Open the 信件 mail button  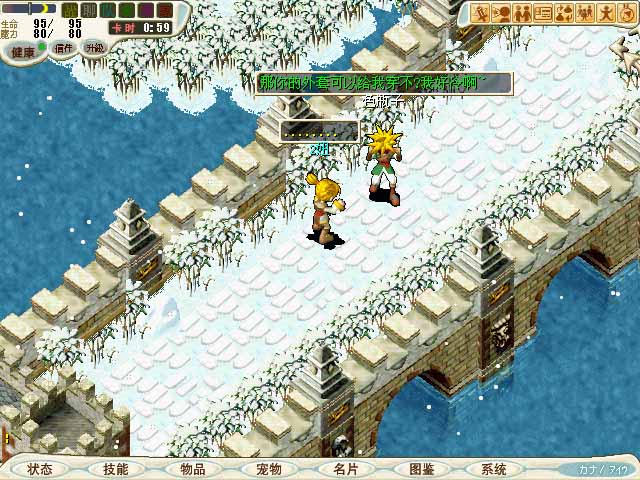[x=63, y=48]
